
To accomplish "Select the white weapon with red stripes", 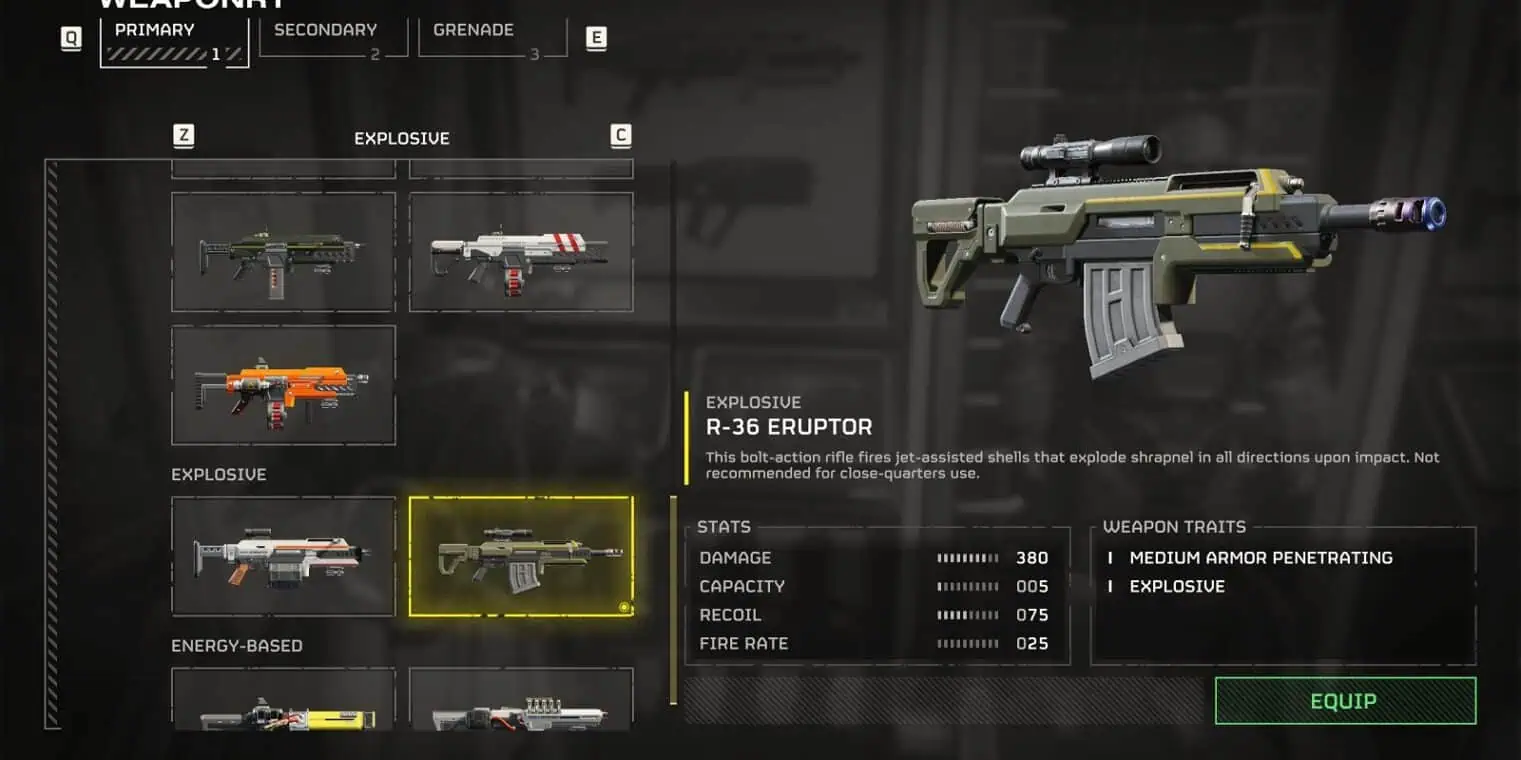I will tap(521, 252).
